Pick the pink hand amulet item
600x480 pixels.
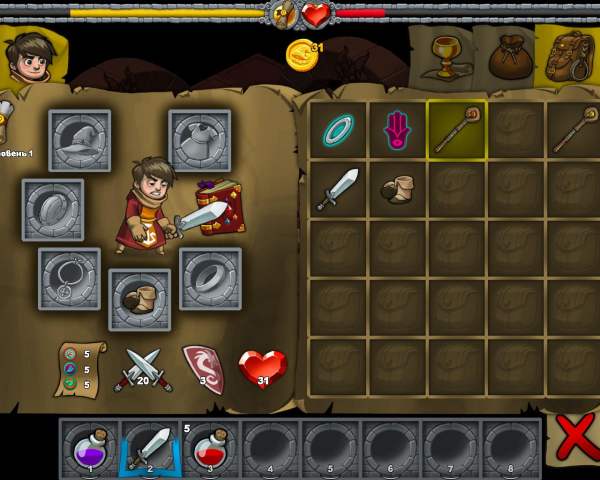click(398, 130)
